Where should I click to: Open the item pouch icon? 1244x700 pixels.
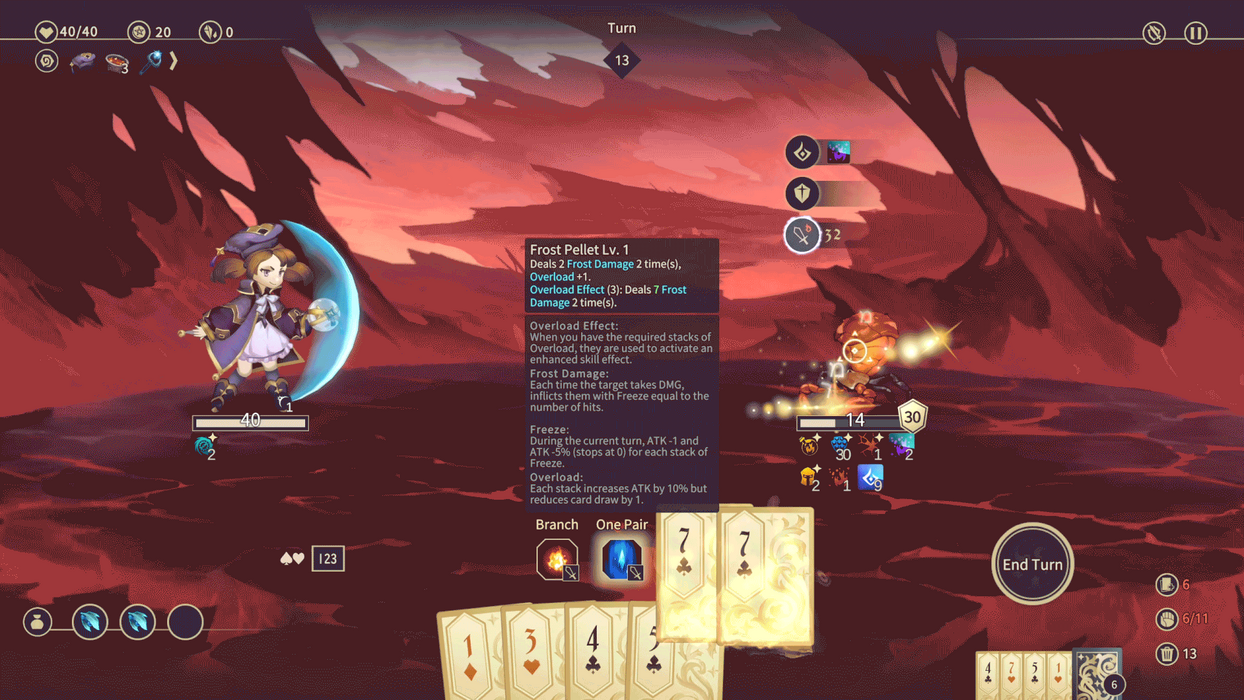pos(38,623)
